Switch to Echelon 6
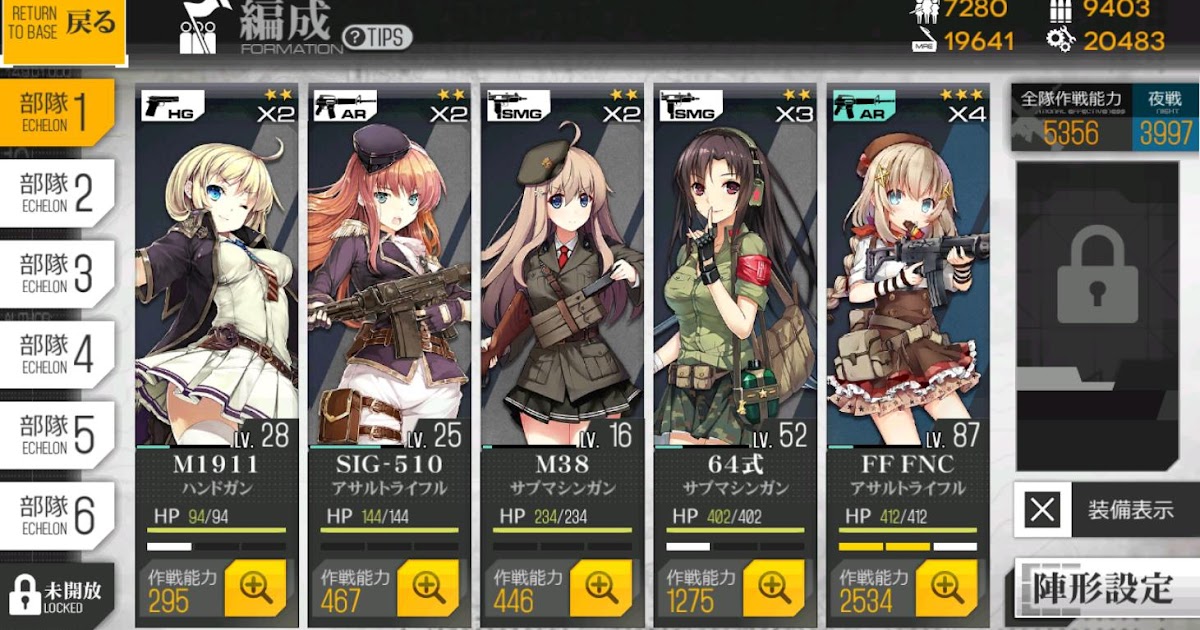Image resolution: width=1200 pixels, height=630 pixels. pyautogui.click(x=58, y=514)
